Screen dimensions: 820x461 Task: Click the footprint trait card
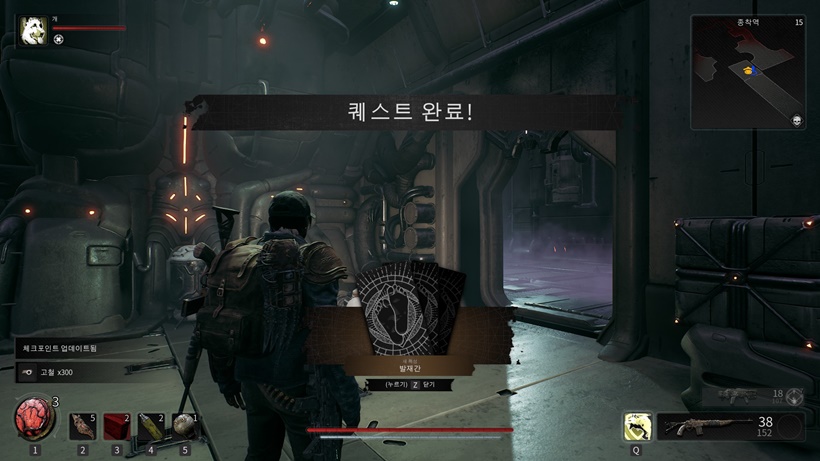click(410, 310)
